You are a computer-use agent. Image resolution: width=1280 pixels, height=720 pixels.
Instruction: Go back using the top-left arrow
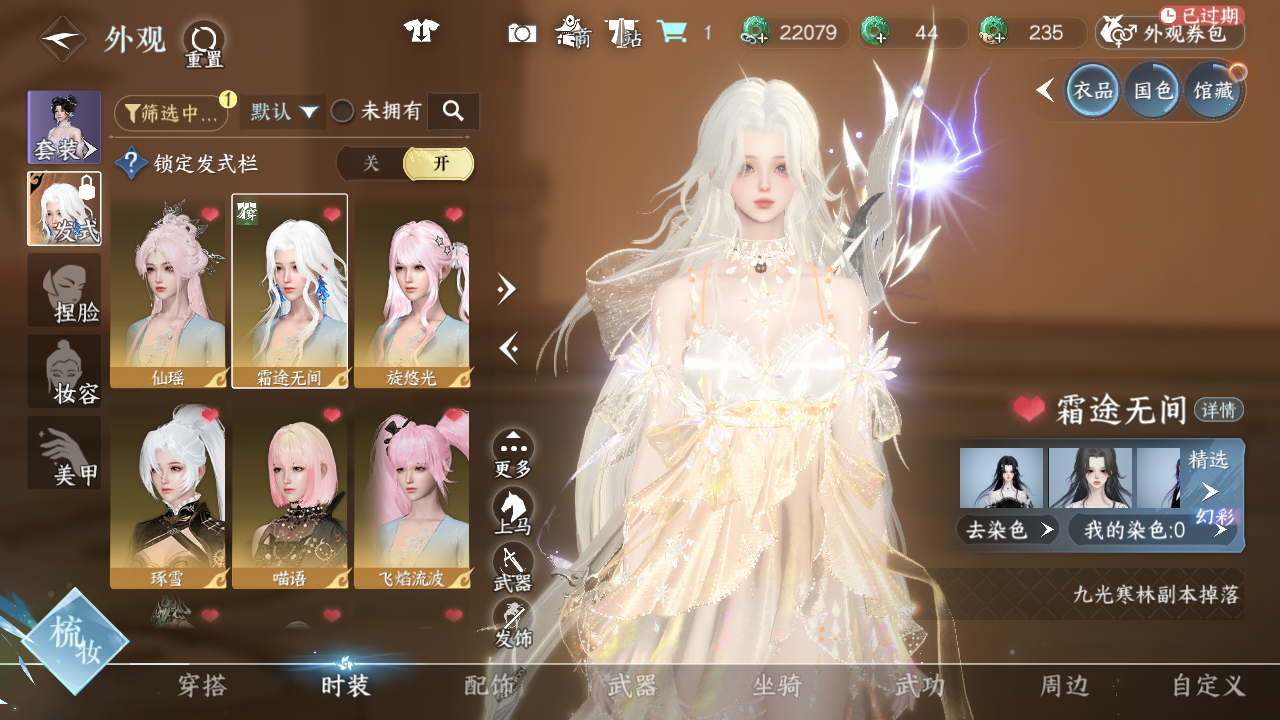(62, 39)
